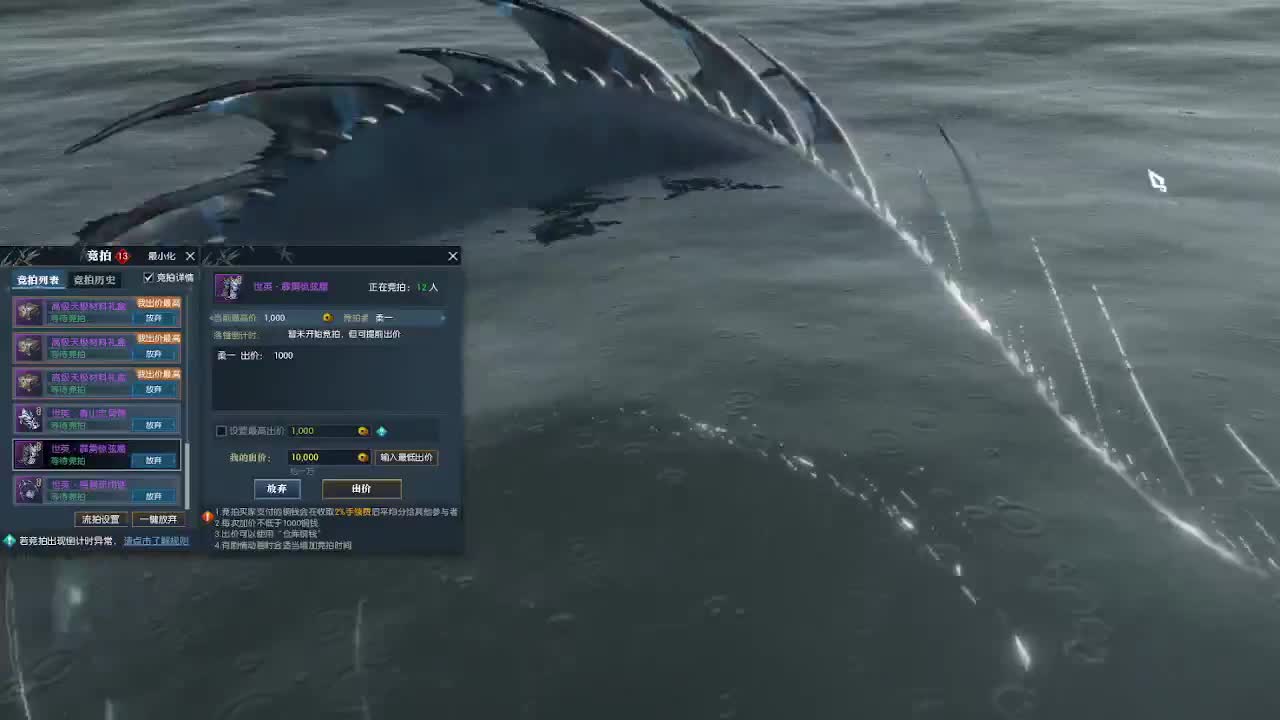
Task: Switch to the 竞拍历史 history tab
Action: pos(94,279)
